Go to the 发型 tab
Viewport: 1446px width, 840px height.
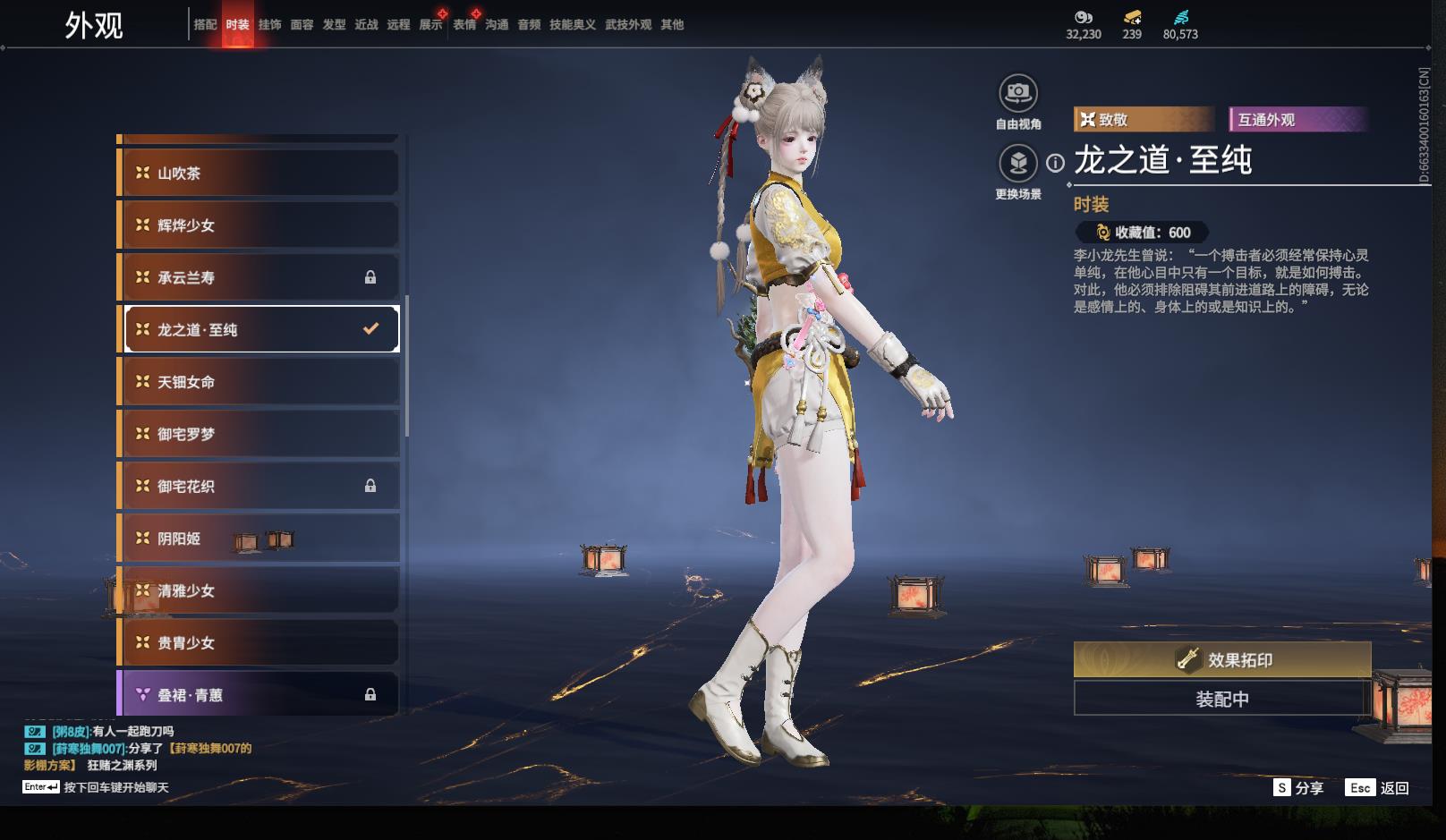click(334, 25)
